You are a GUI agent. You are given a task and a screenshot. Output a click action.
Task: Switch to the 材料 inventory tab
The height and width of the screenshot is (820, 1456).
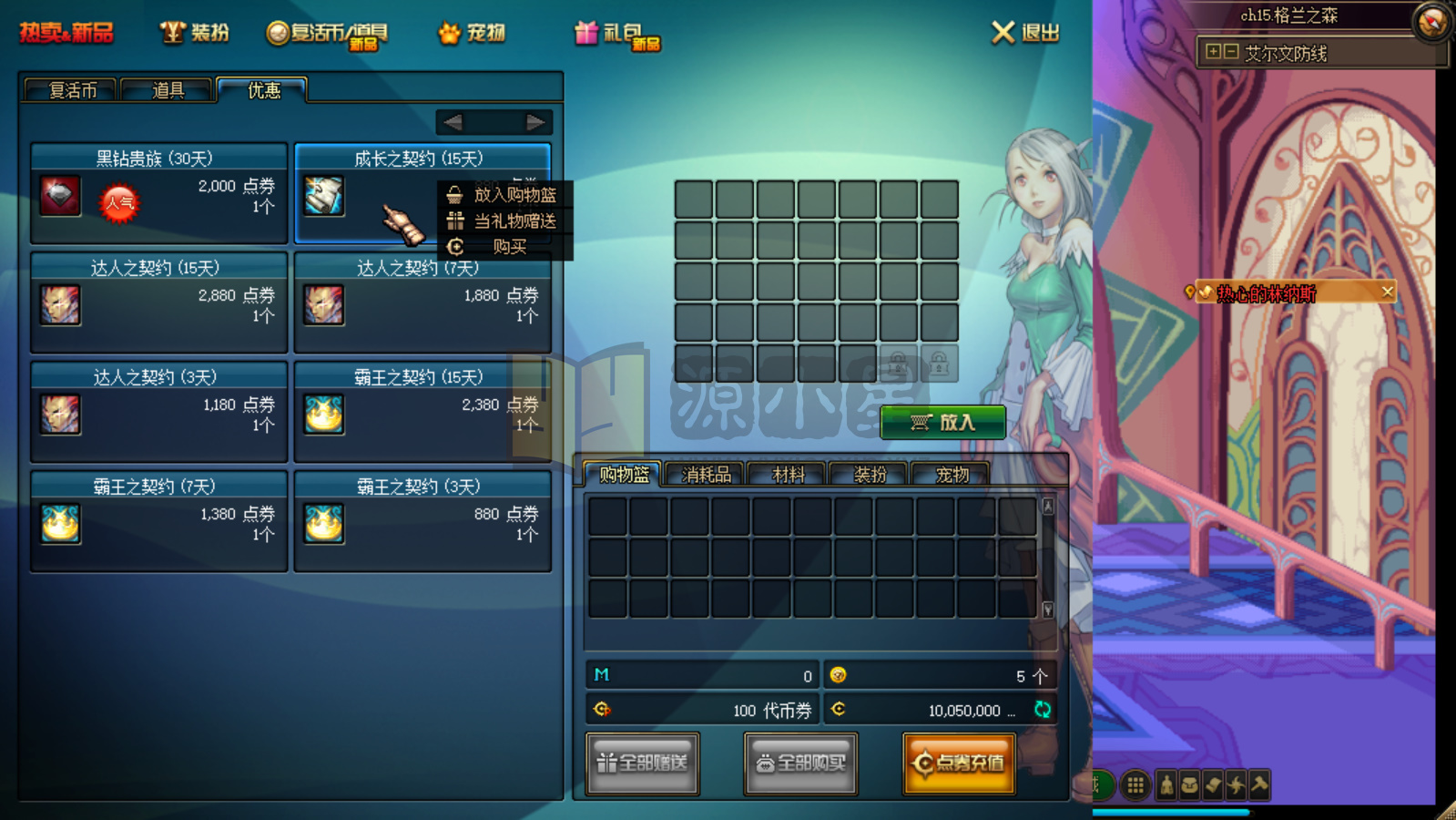click(x=788, y=475)
